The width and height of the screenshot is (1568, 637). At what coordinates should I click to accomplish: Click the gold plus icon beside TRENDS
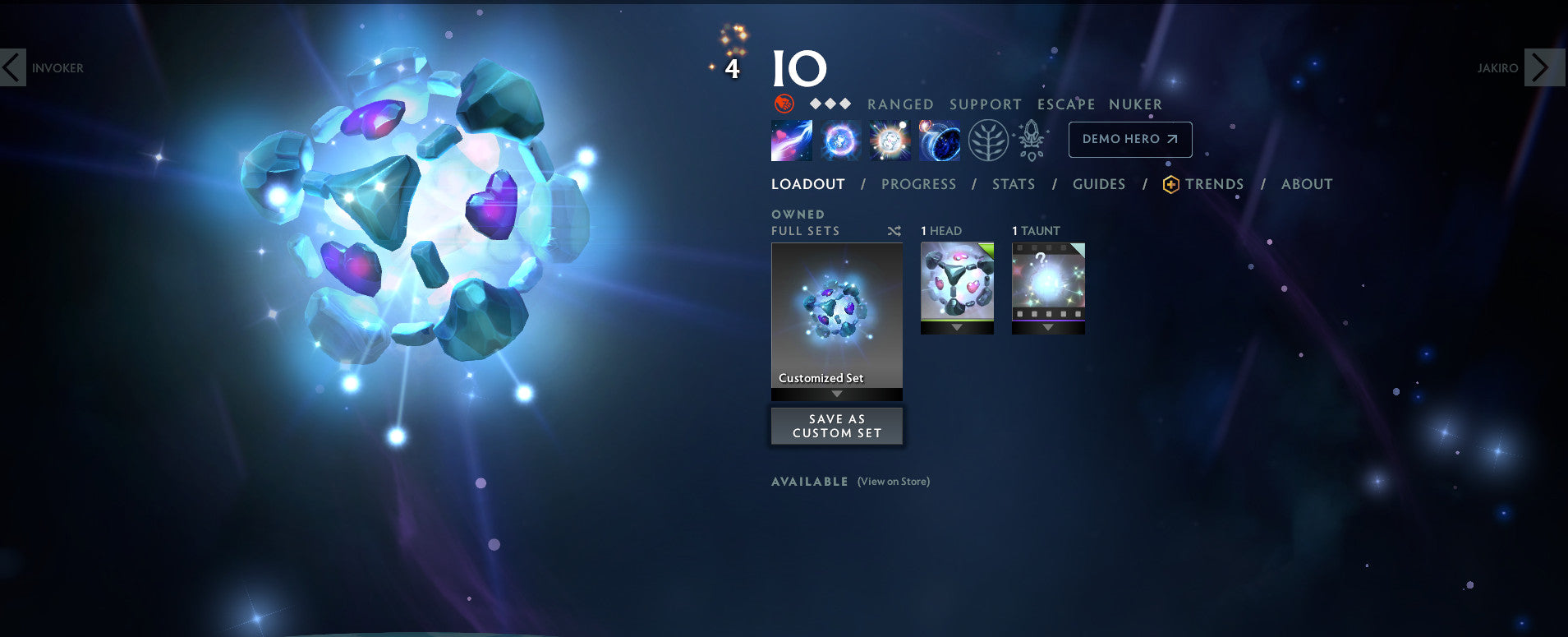coord(1171,184)
